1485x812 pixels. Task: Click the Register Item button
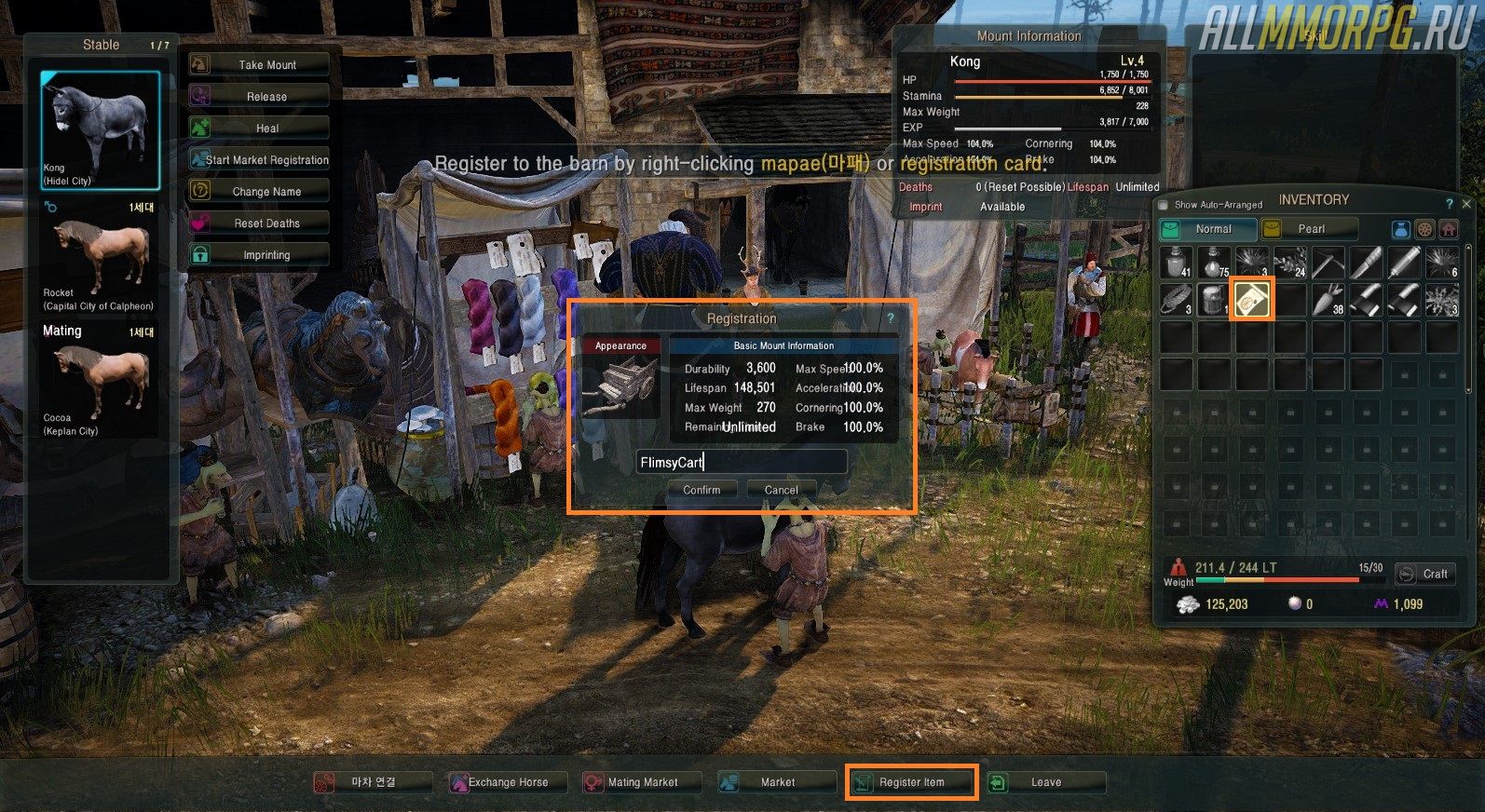coord(911,782)
